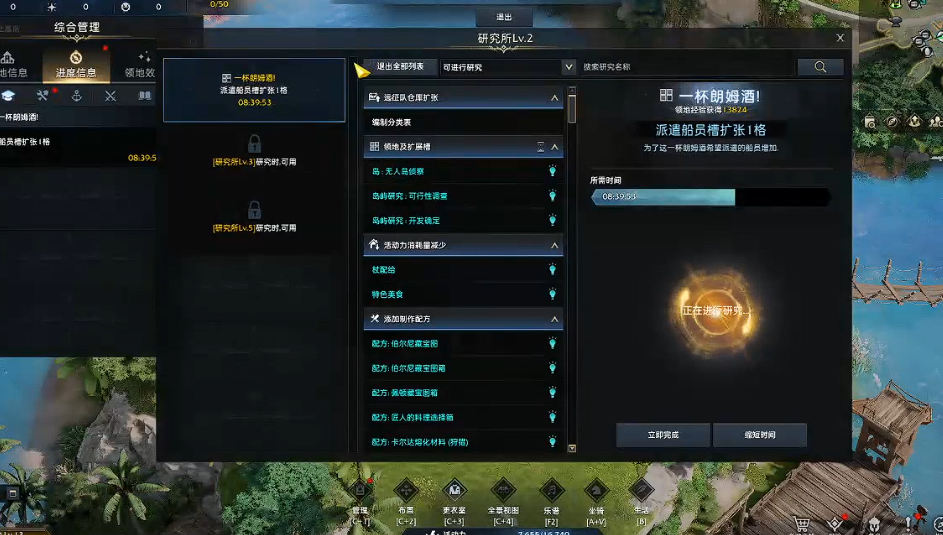Show the anchor filter in progress panel

click(76, 96)
